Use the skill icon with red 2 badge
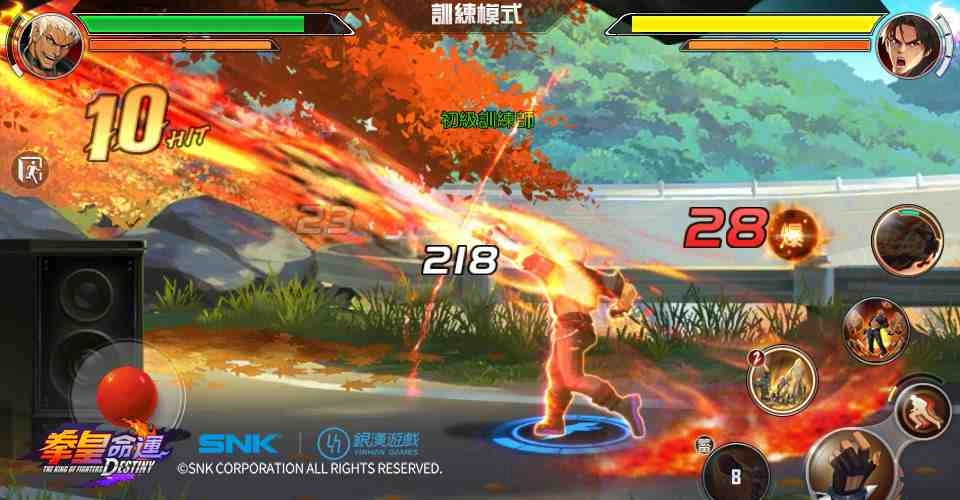This screenshot has height=500, width=960. (783, 379)
